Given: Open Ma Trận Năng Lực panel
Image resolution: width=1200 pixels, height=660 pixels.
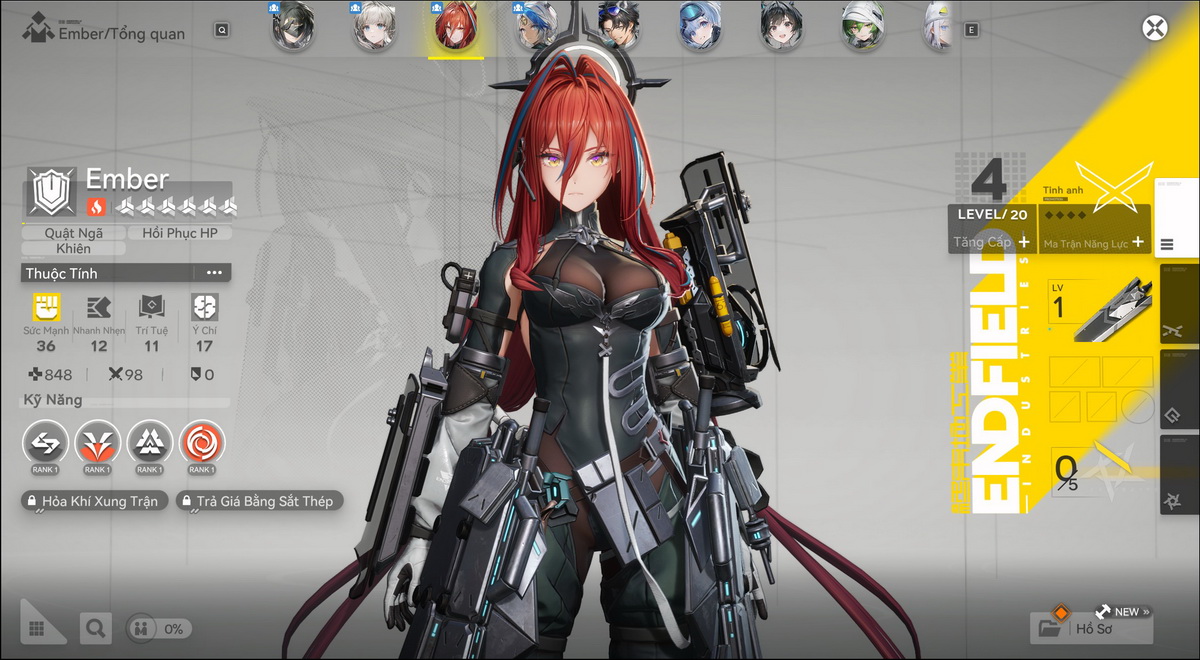Looking at the screenshot, I should tap(1094, 243).
